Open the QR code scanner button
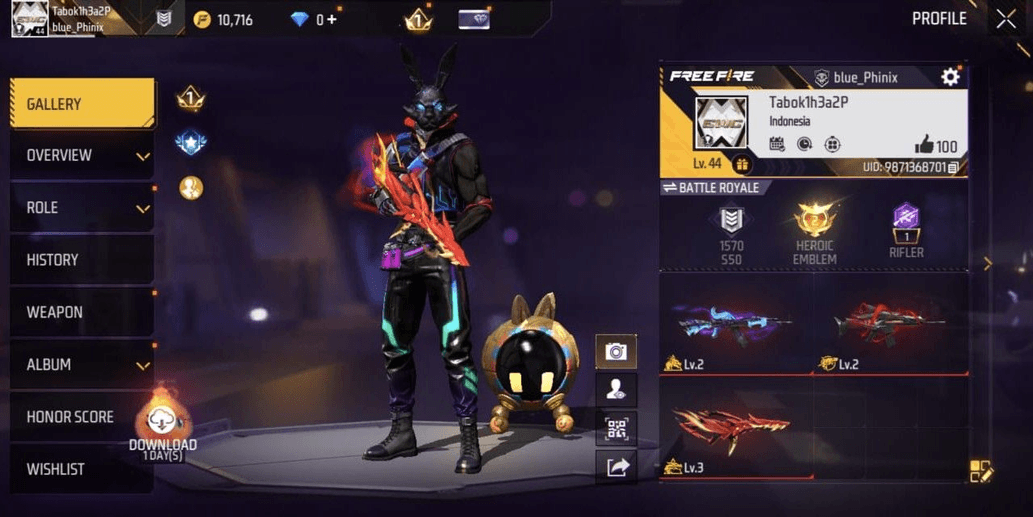This screenshot has width=1033, height=517. point(616,429)
